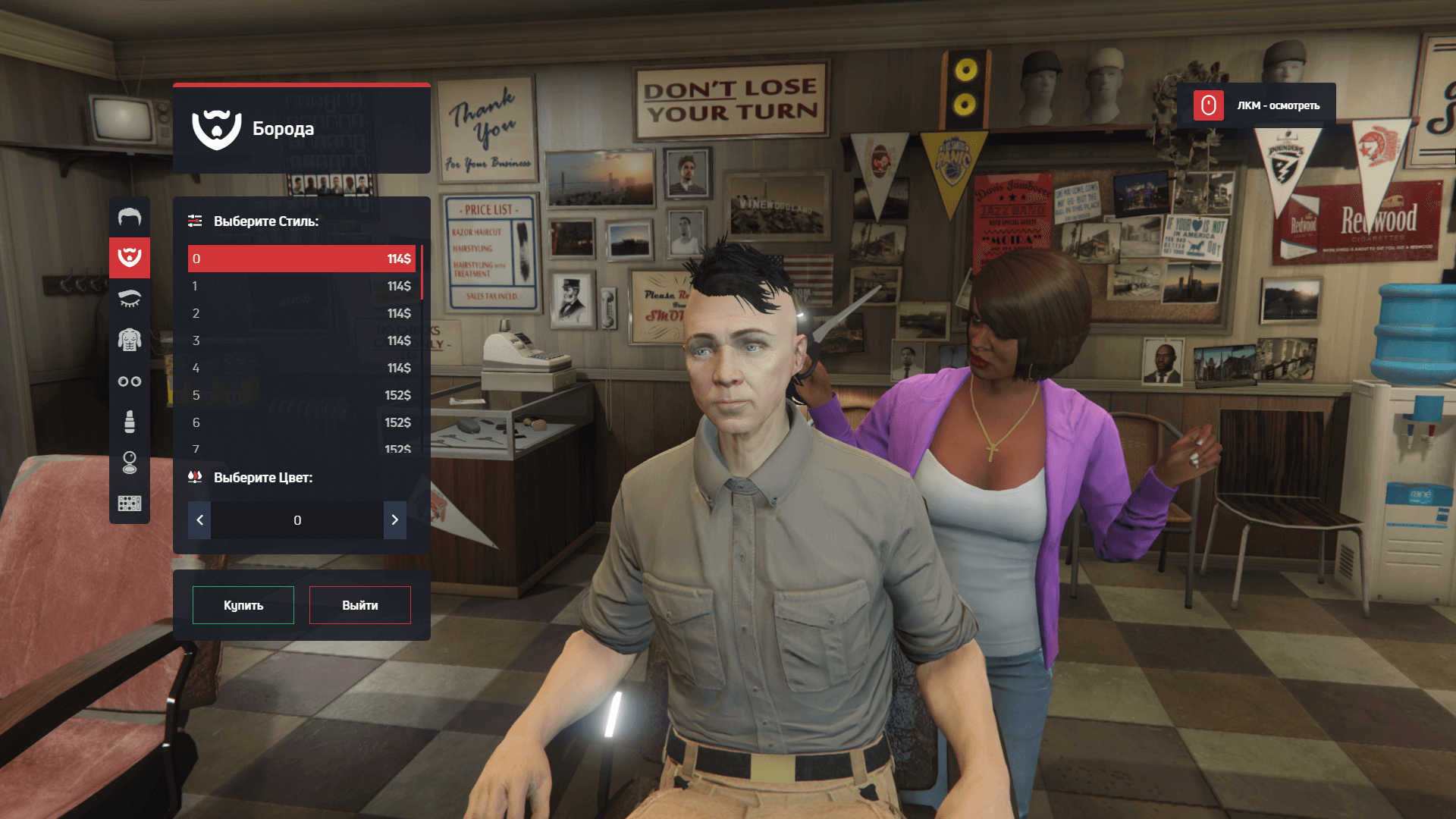1456x819 pixels.
Task: Open the makeup palette category
Action: pos(130,504)
